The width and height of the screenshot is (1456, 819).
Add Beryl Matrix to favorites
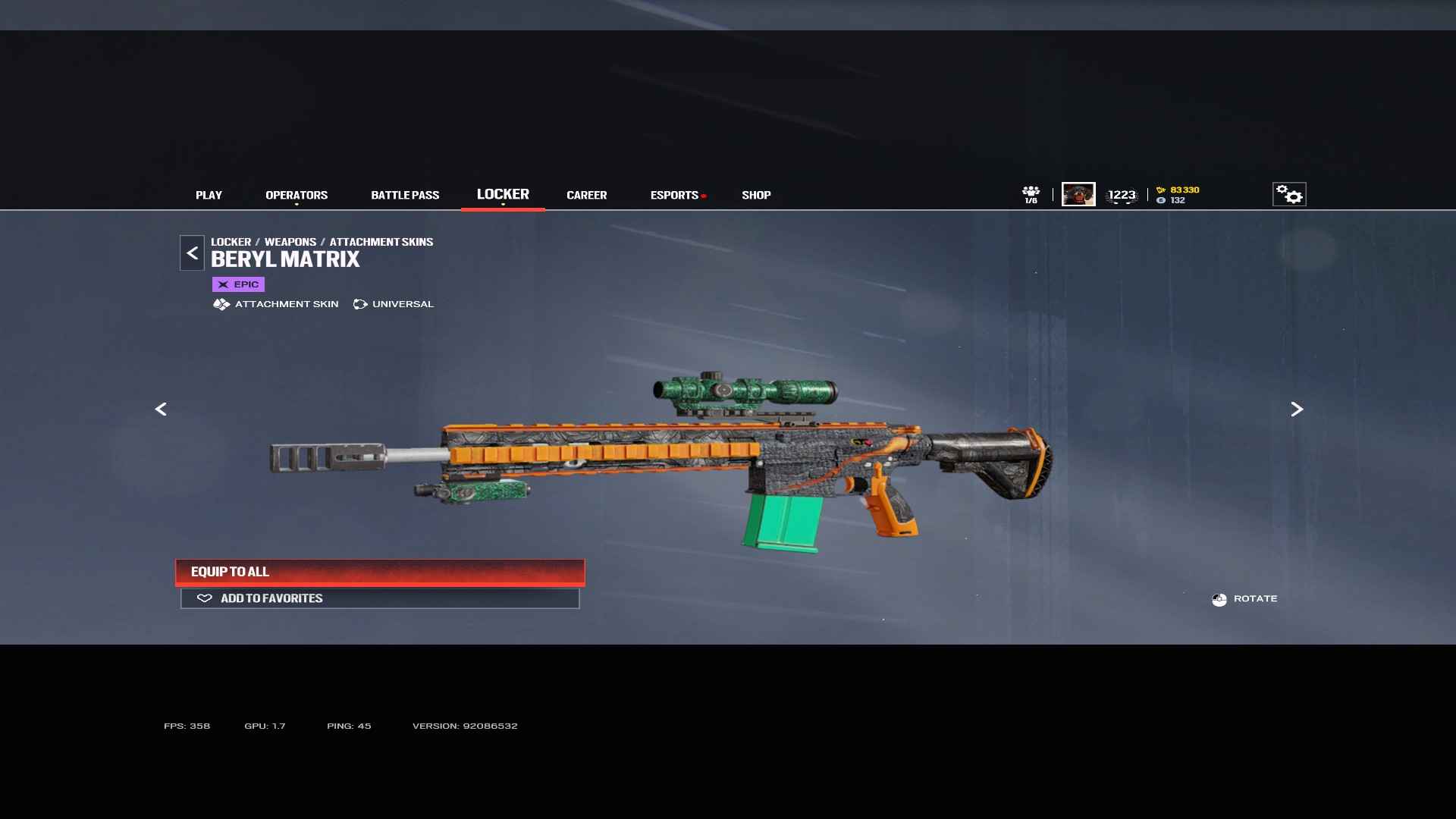(380, 599)
